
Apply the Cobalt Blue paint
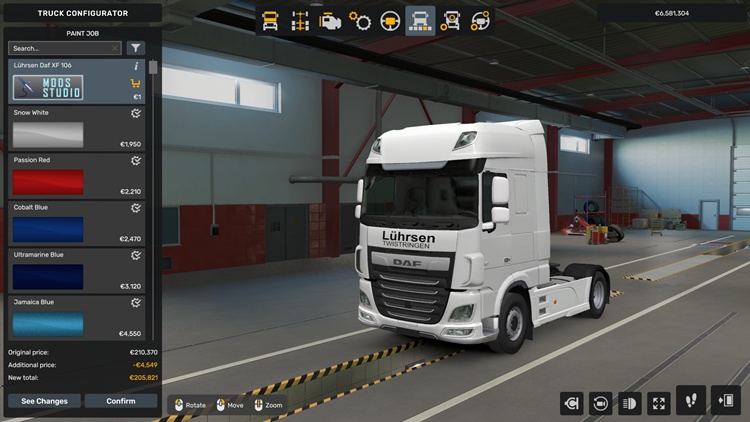tap(48, 229)
